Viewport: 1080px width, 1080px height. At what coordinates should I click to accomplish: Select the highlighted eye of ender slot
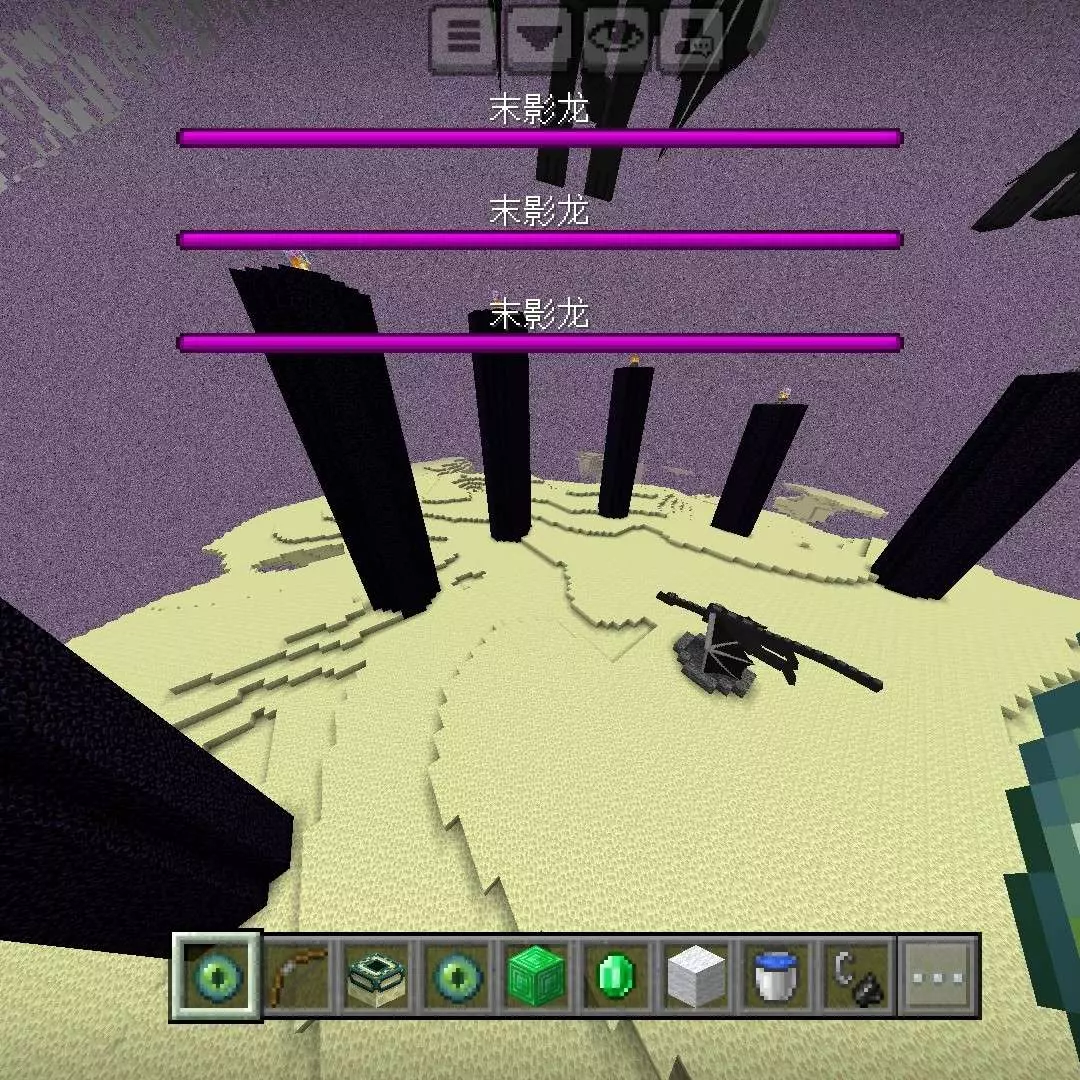coord(216,975)
